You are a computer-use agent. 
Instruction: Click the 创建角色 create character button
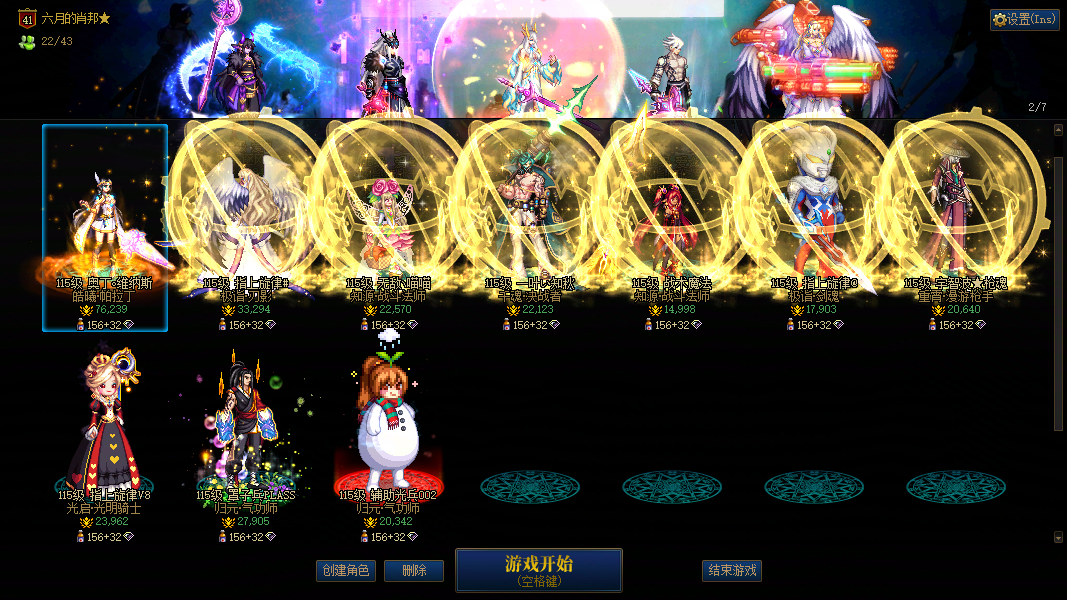click(345, 571)
